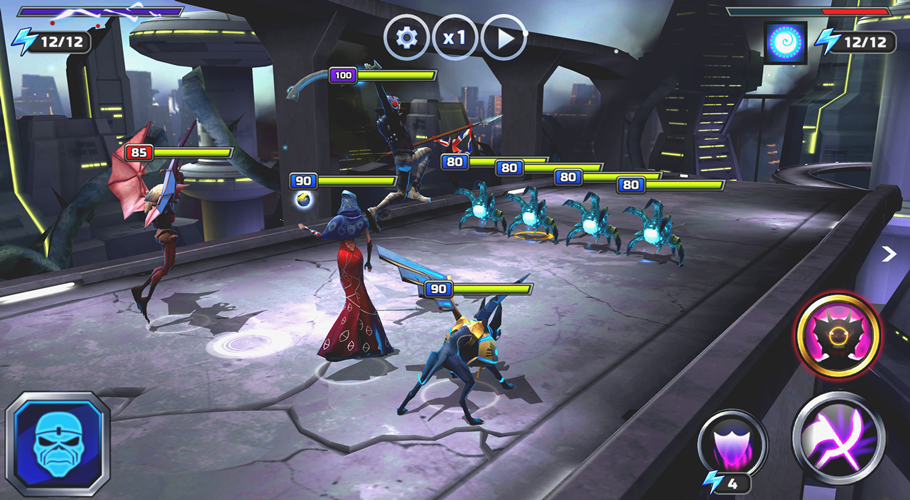Tap the blue swirl portal icon
The image size is (910, 500).
point(785,42)
